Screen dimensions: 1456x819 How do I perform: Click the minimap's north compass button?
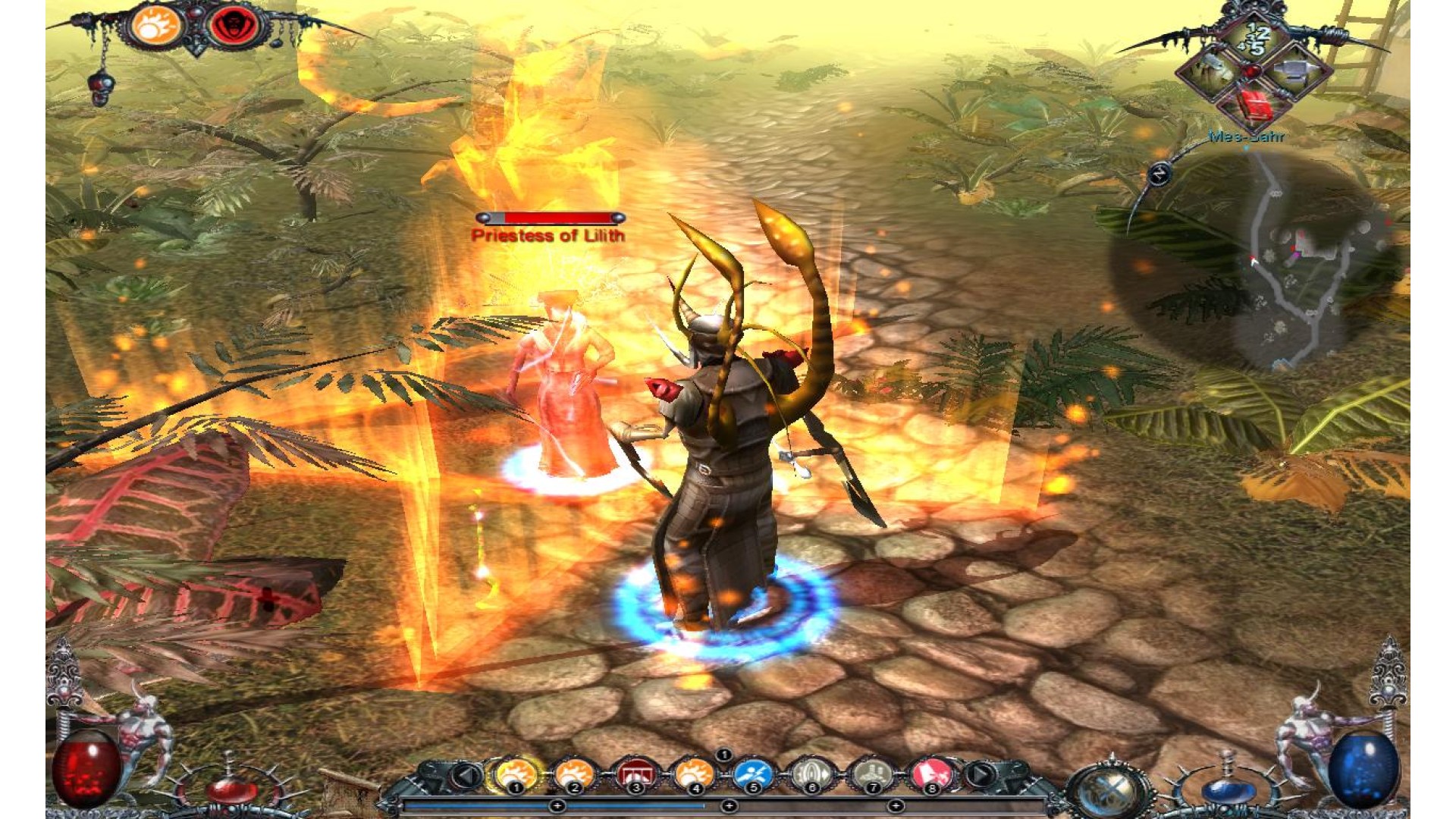[1159, 174]
